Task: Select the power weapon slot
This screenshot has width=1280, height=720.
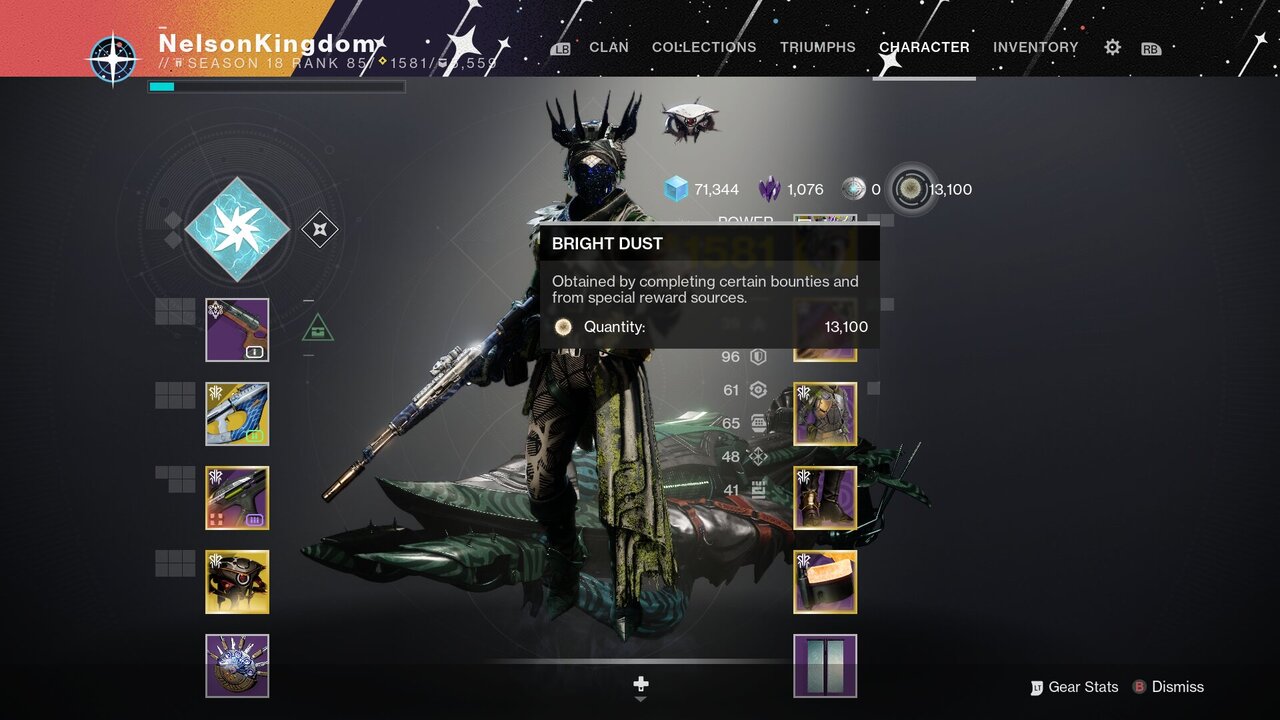Action: (237, 498)
